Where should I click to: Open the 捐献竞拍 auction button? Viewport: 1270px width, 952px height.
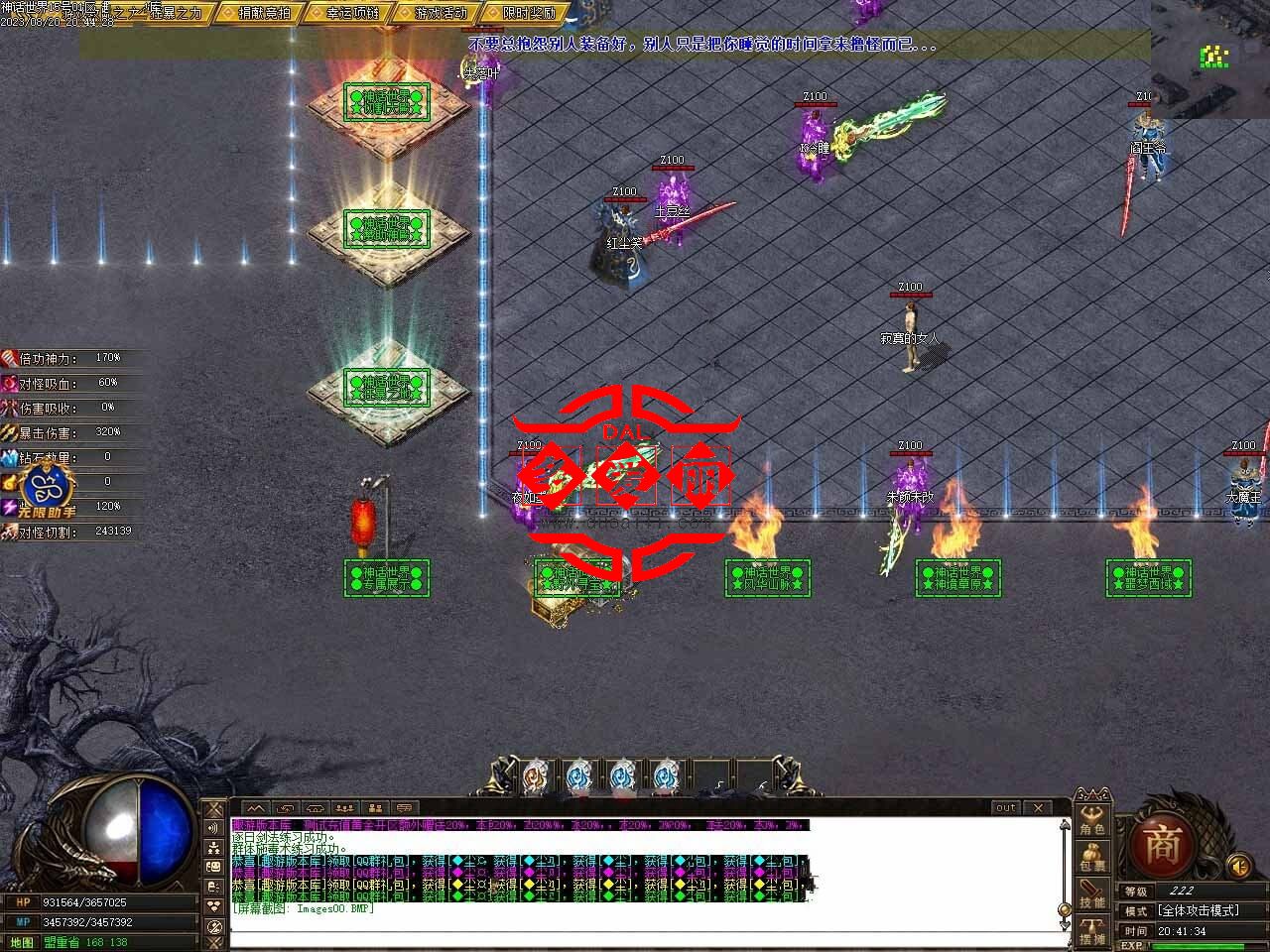point(256,14)
